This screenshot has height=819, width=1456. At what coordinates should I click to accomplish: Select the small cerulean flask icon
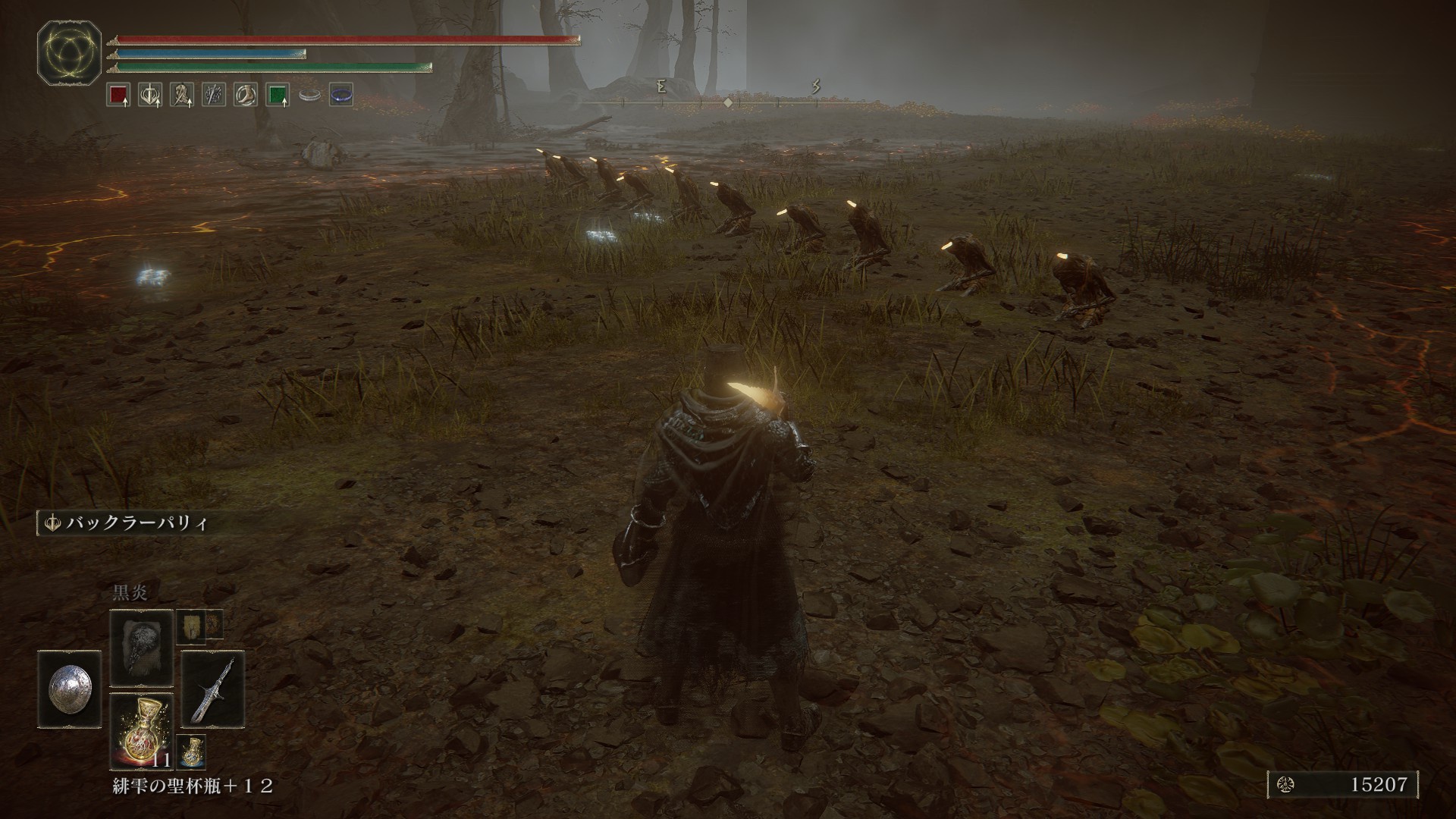pyautogui.click(x=190, y=751)
